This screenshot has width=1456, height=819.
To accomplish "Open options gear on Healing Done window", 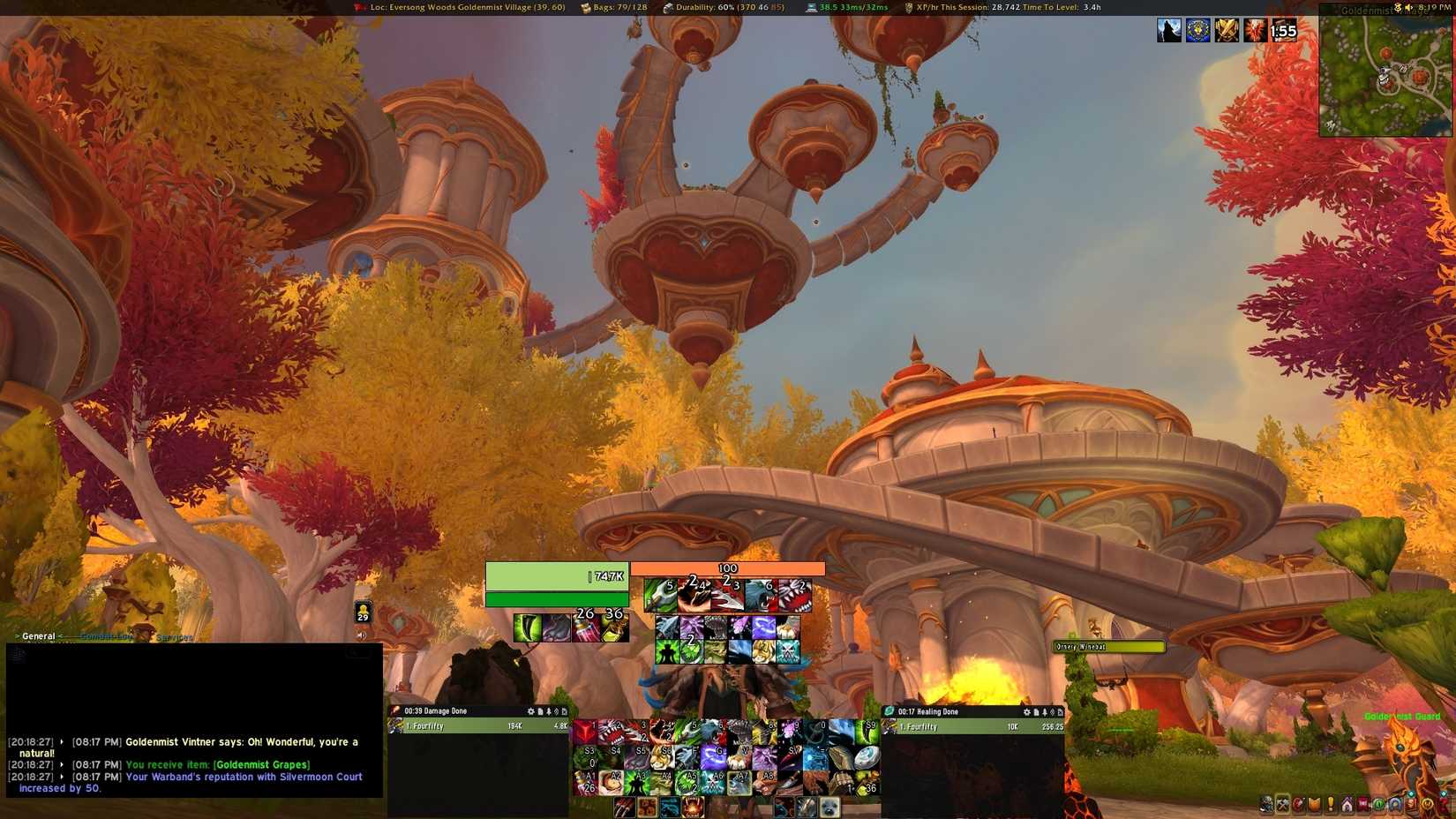I will tap(1026, 712).
